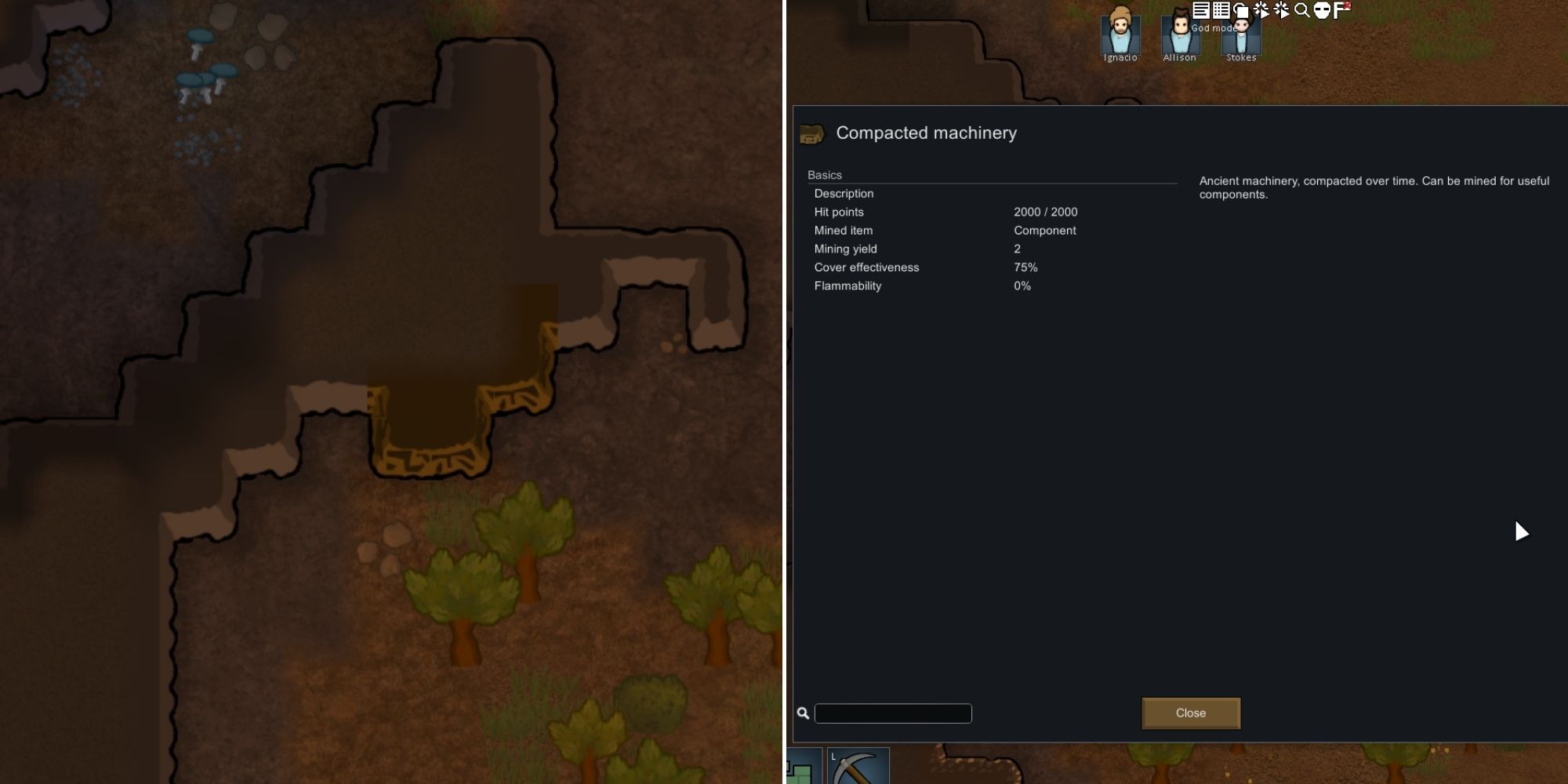Screen dimensions: 1568x784
Task: Collapse the Basics section header
Action: [824, 175]
